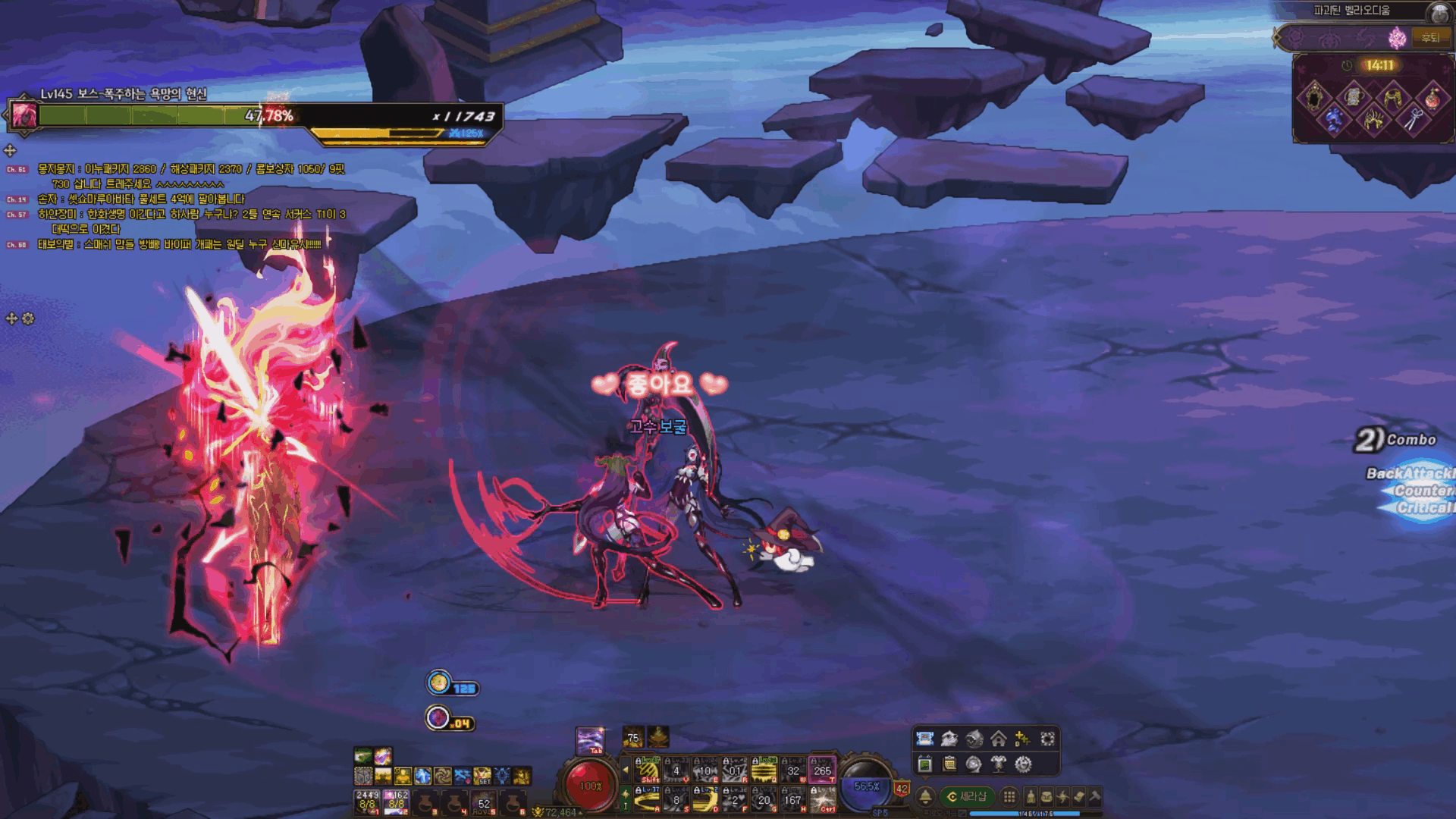Open the gear settings icon
The height and width of the screenshot is (819, 1456).
(x=1023, y=764)
